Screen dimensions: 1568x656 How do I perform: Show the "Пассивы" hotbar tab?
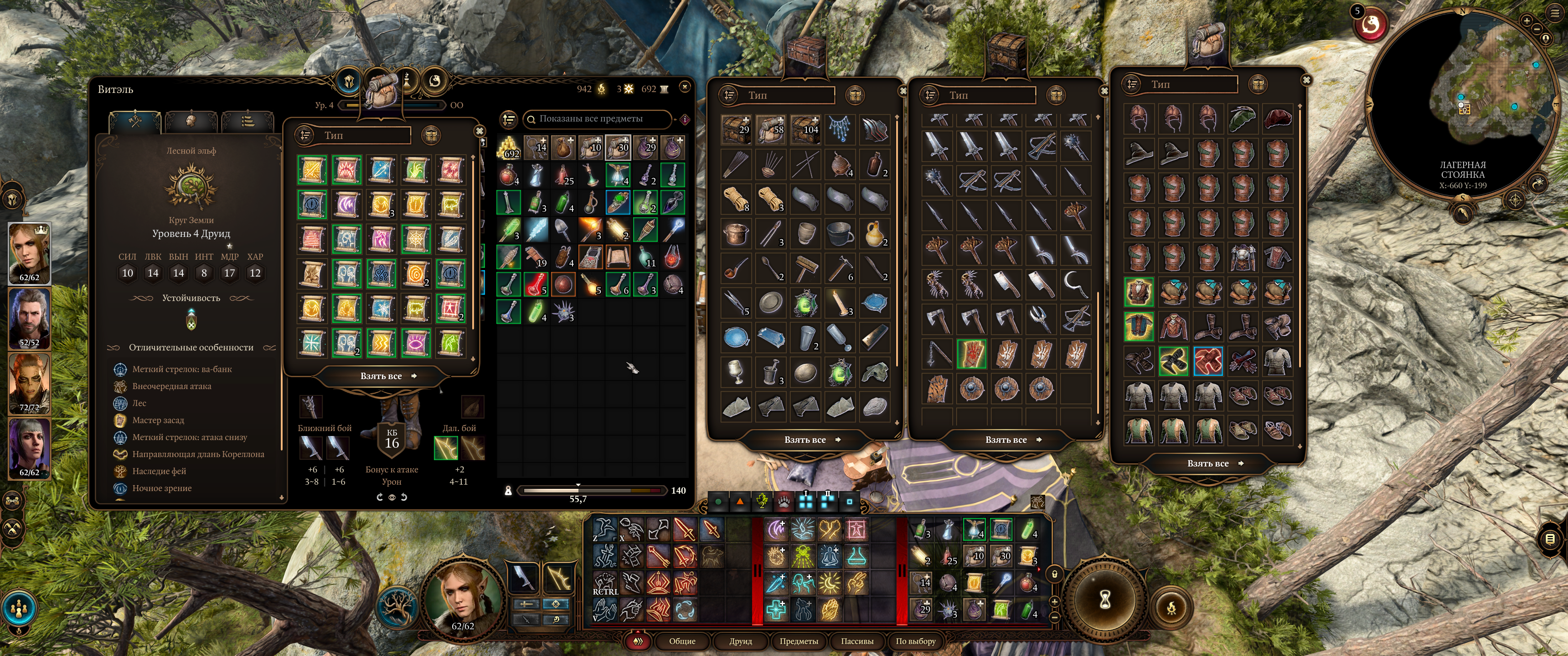coord(857,641)
